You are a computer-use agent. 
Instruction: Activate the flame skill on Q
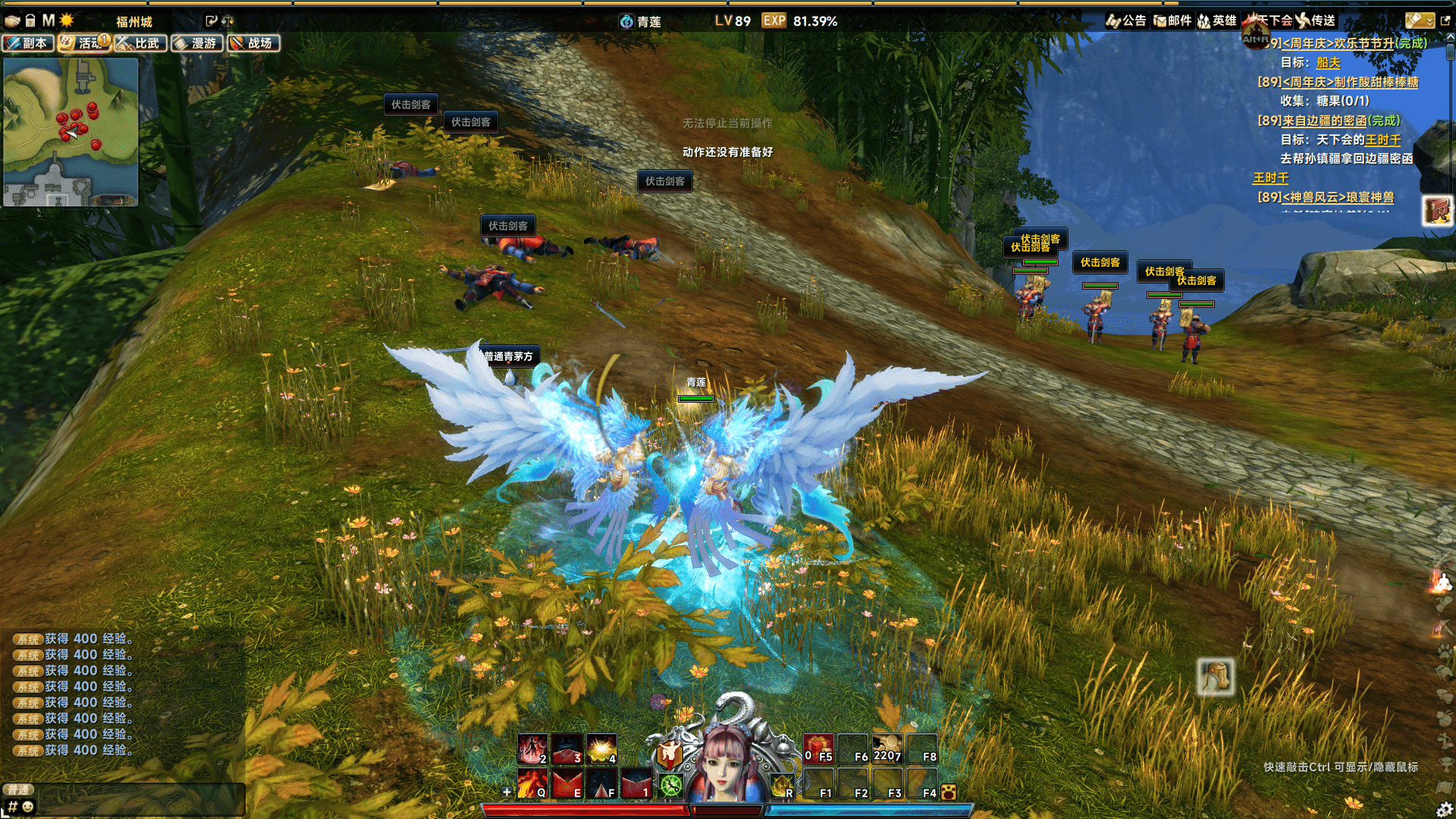(x=532, y=783)
